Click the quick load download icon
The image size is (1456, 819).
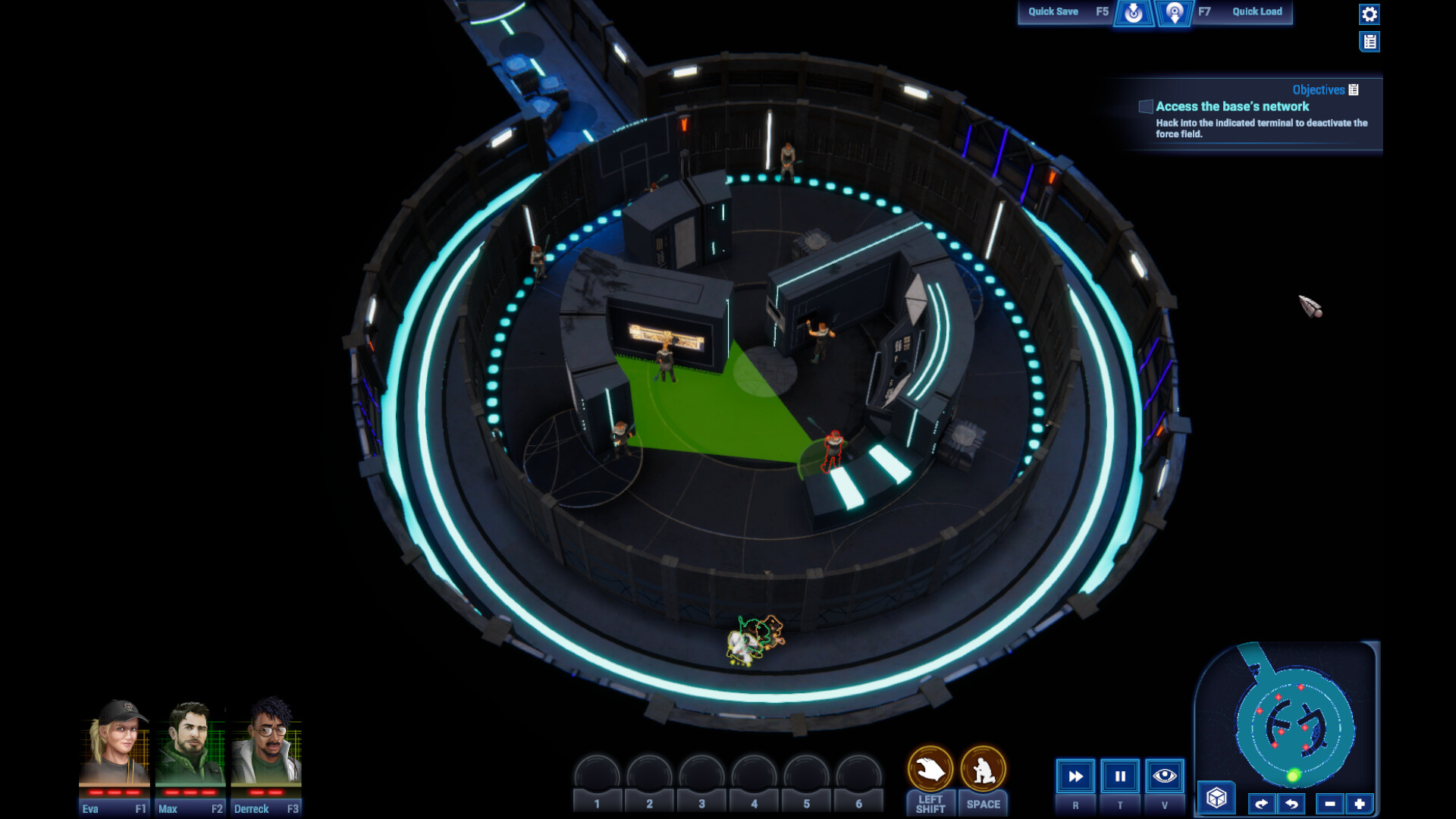pos(1175,13)
